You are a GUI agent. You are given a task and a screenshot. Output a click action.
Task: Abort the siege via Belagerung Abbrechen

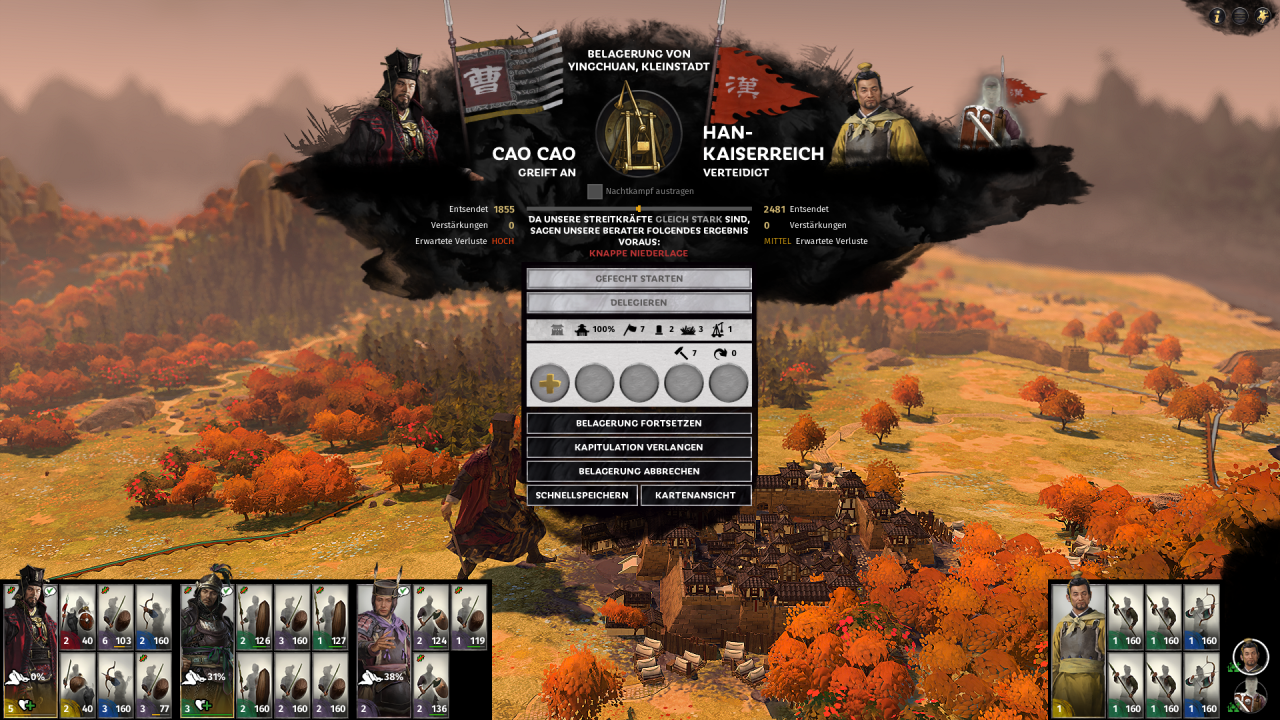pyautogui.click(x=639, y=471)
